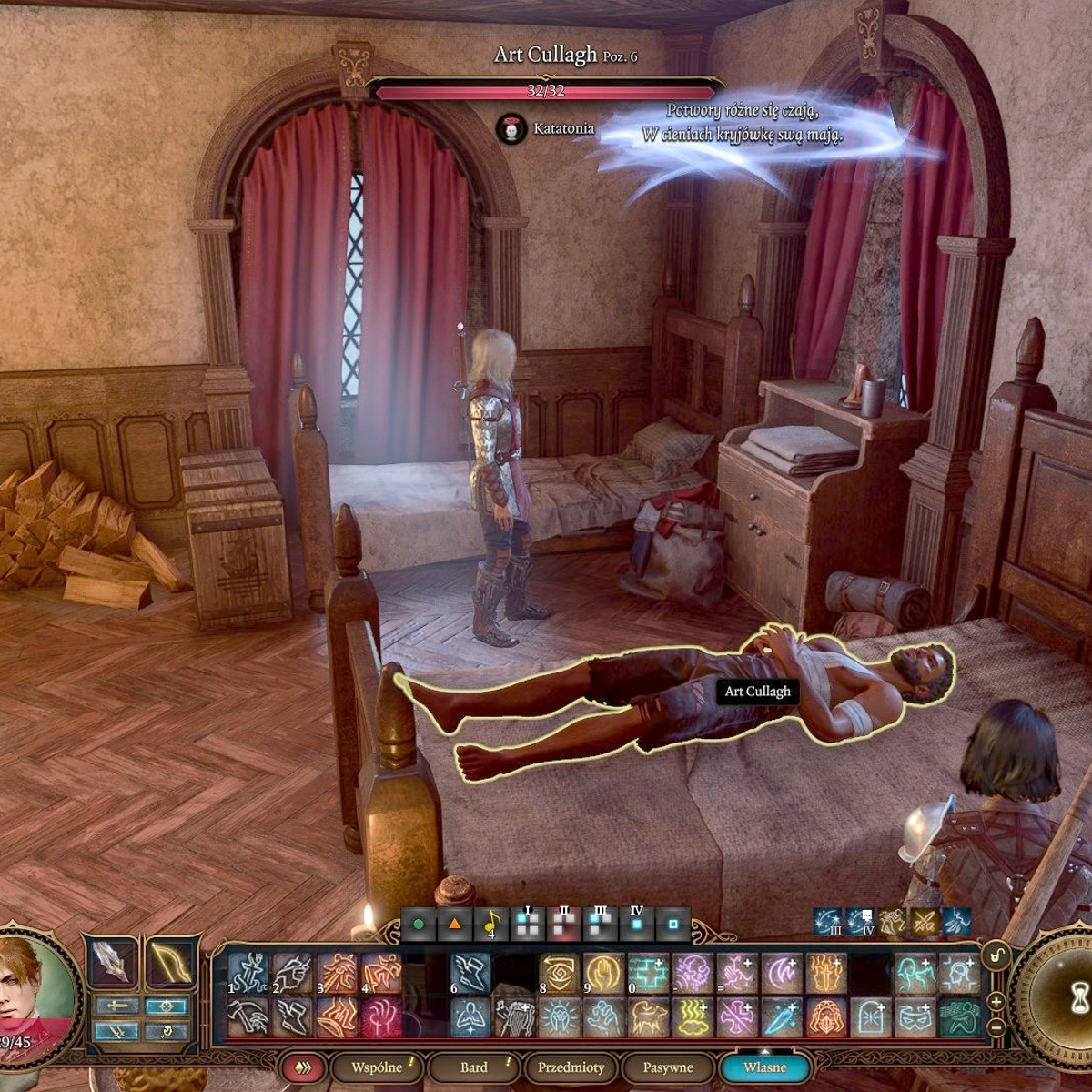Toggle the hotbar lock icon
Viewport: 1092px width, 1092px height.
(x=996, y=955)
